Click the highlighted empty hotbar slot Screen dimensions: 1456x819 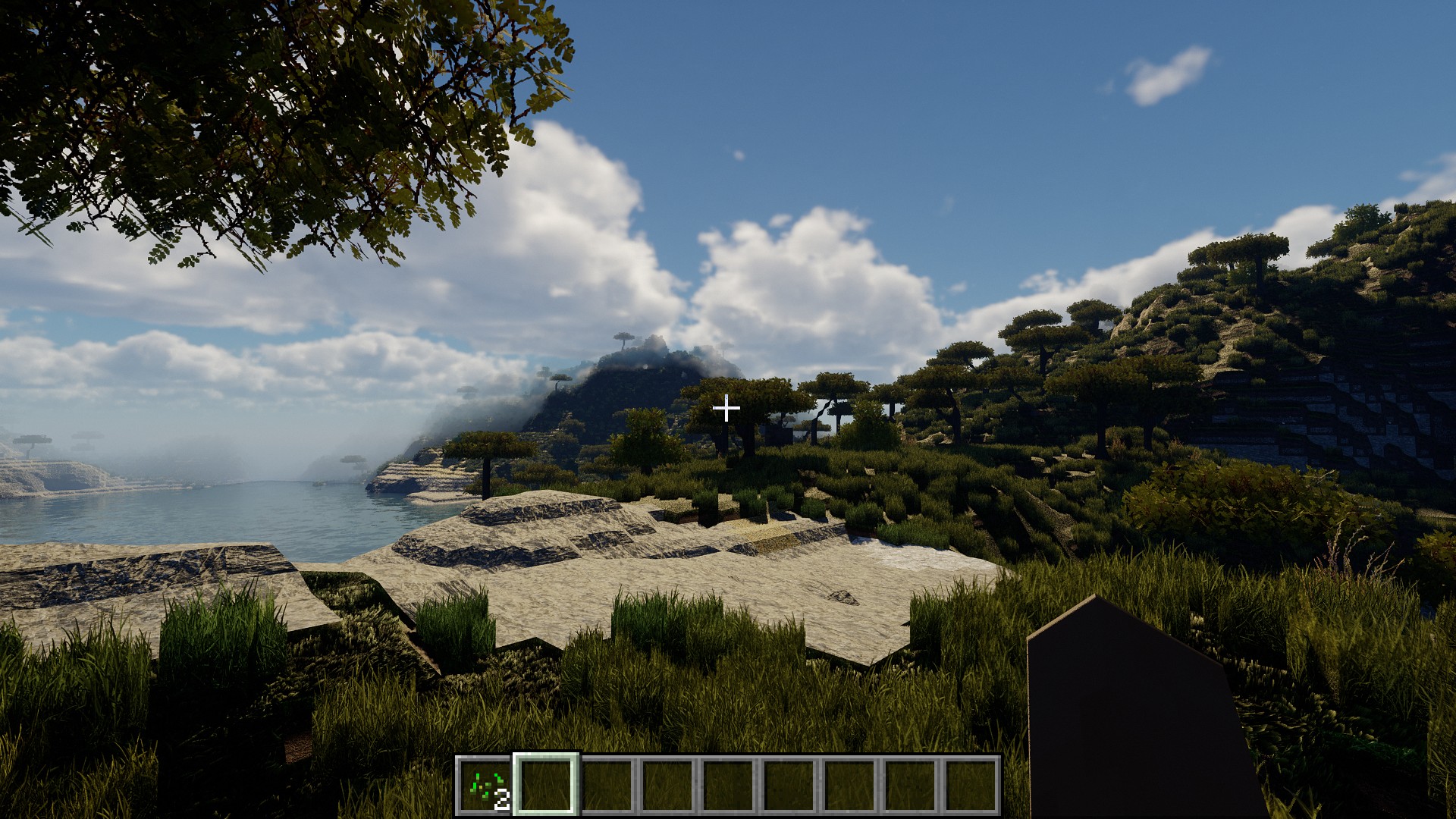[546, 786]
